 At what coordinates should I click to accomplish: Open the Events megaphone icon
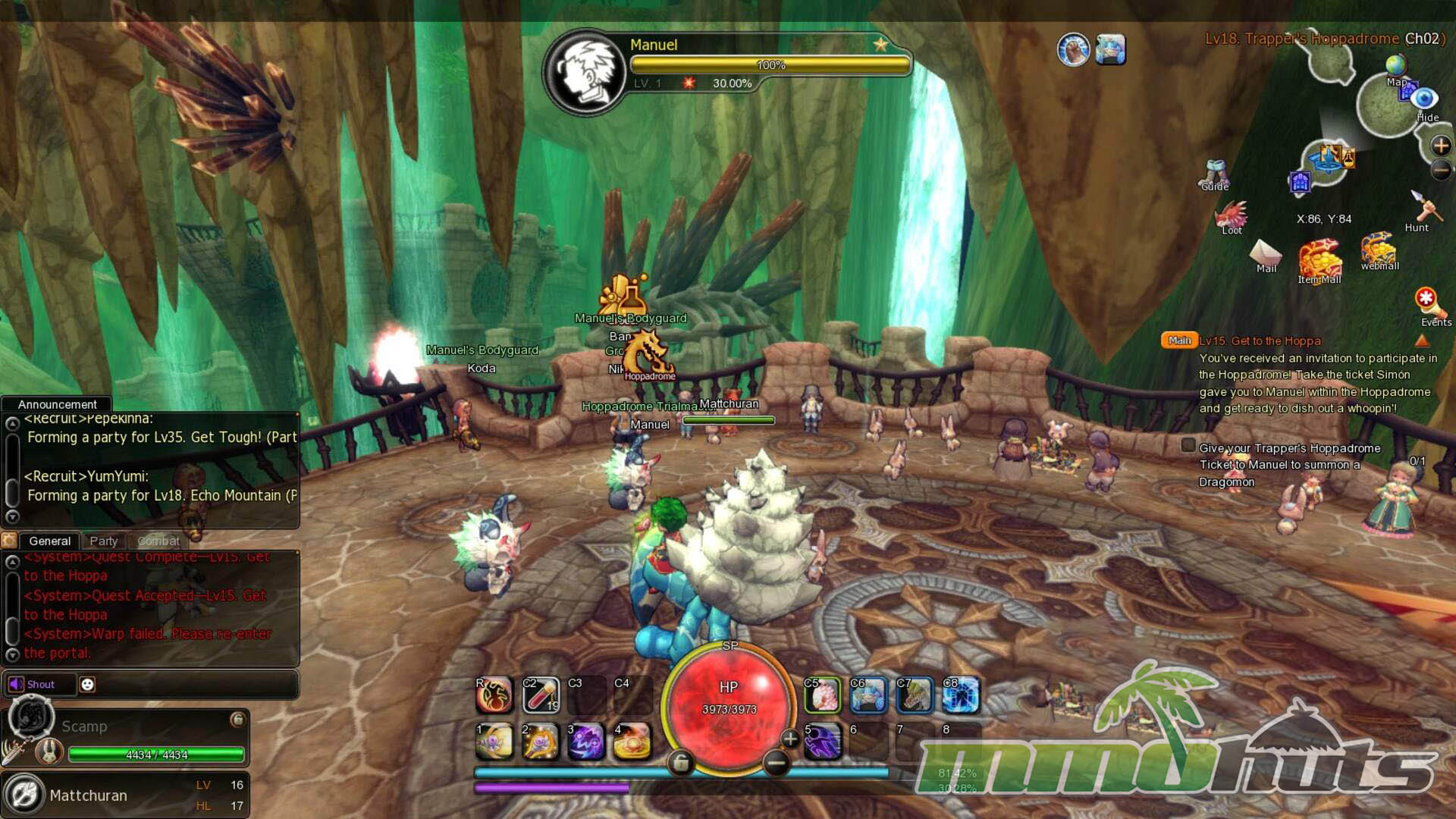click(1428, 303)
